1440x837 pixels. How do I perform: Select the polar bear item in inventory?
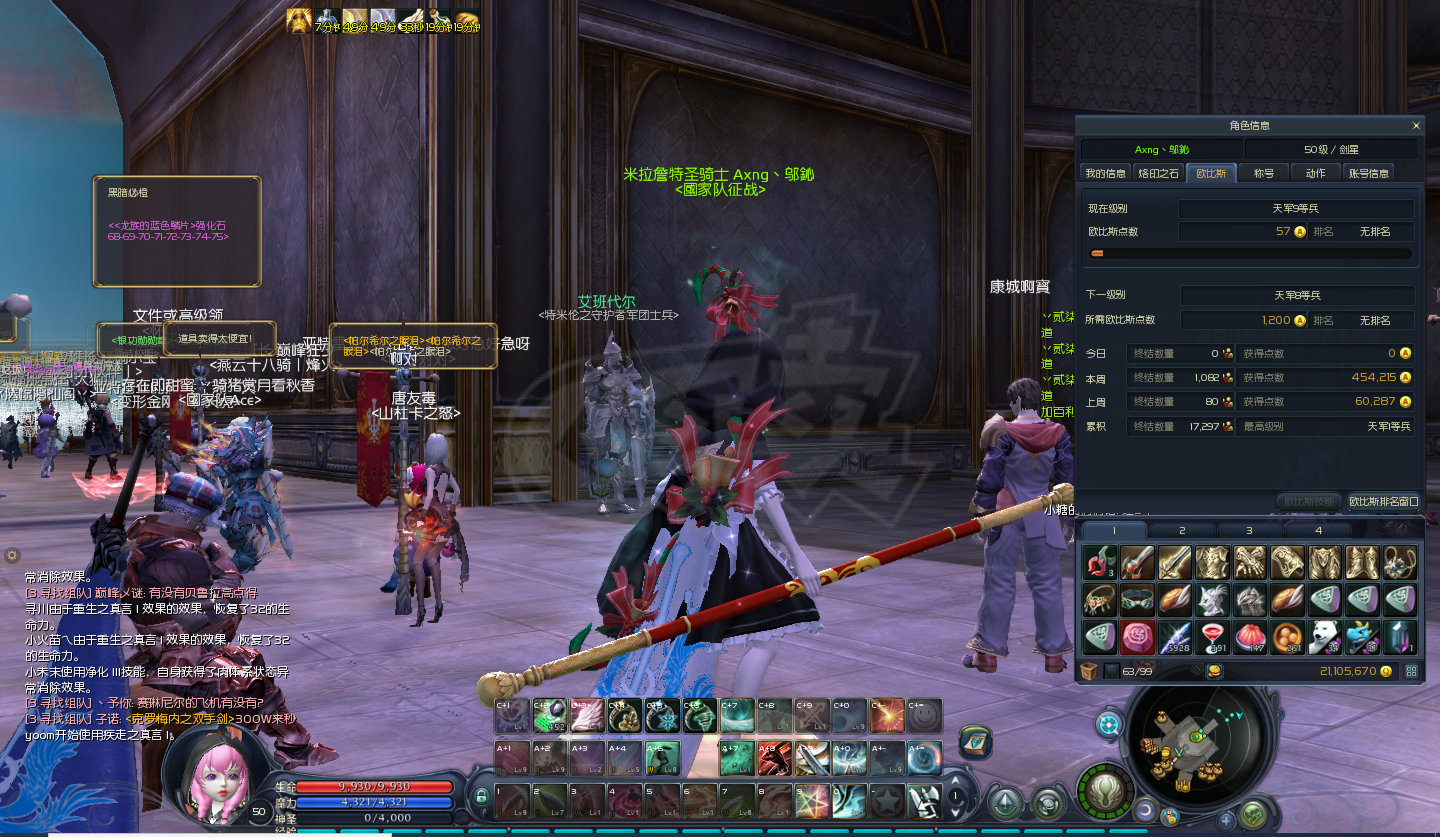click(x=1325, y=637)
